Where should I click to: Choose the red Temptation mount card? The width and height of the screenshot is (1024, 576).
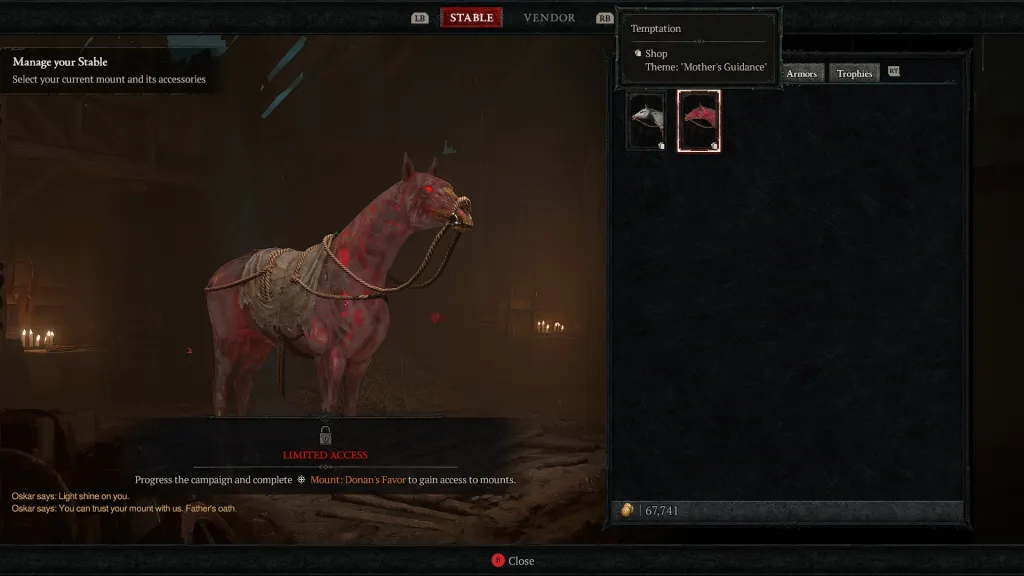point(699,121)
